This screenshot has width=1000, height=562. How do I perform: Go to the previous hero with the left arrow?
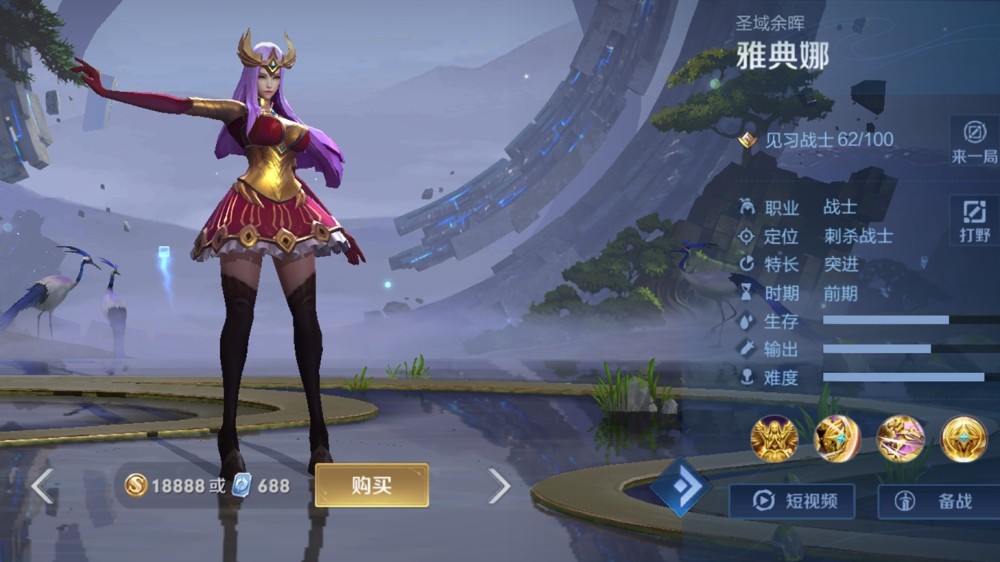pyautogui.click(x=42, y=486)
